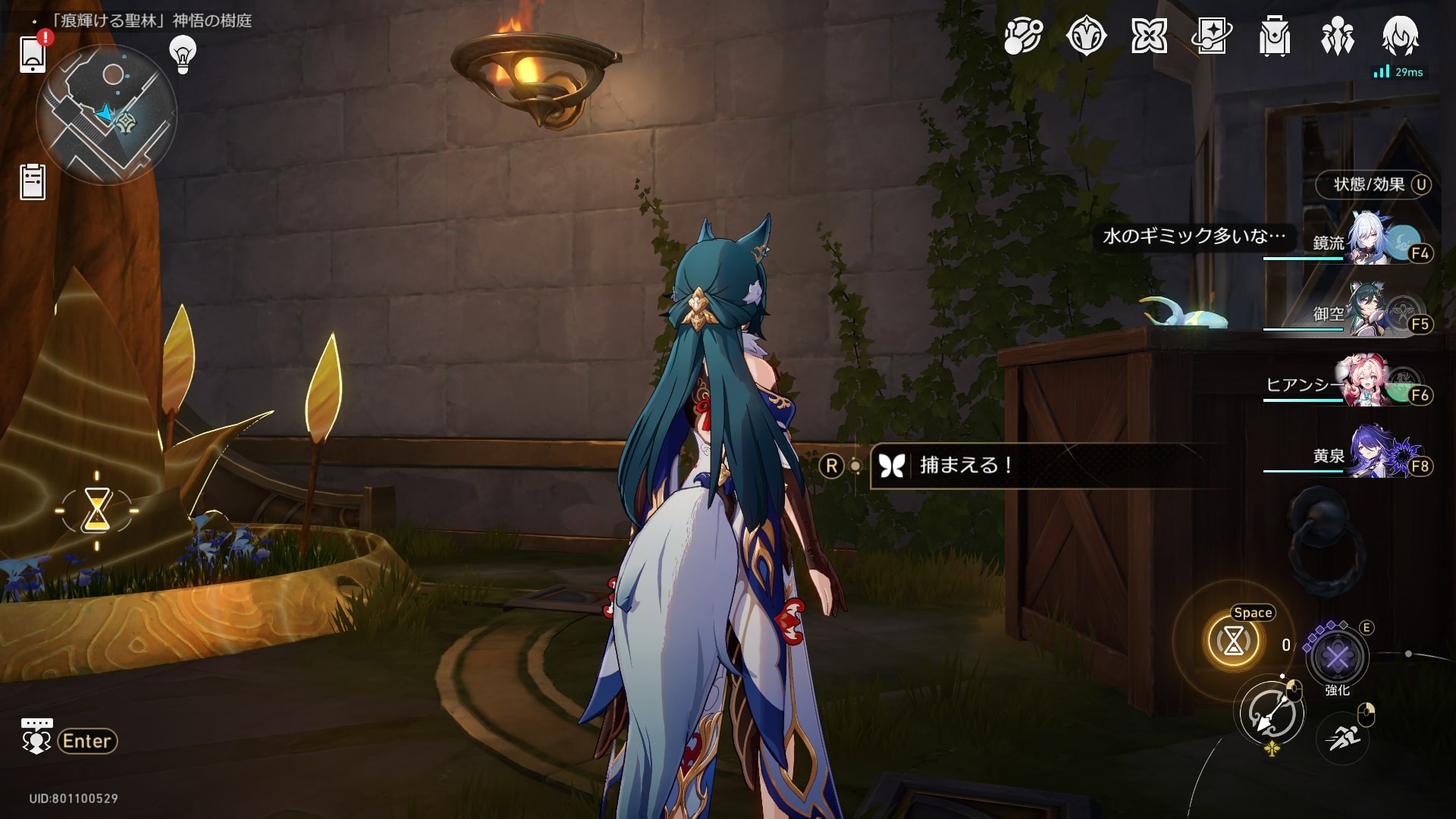Open the 状態/効果 status panel
Screen dimensions: 1456x819
[1372, 184]
